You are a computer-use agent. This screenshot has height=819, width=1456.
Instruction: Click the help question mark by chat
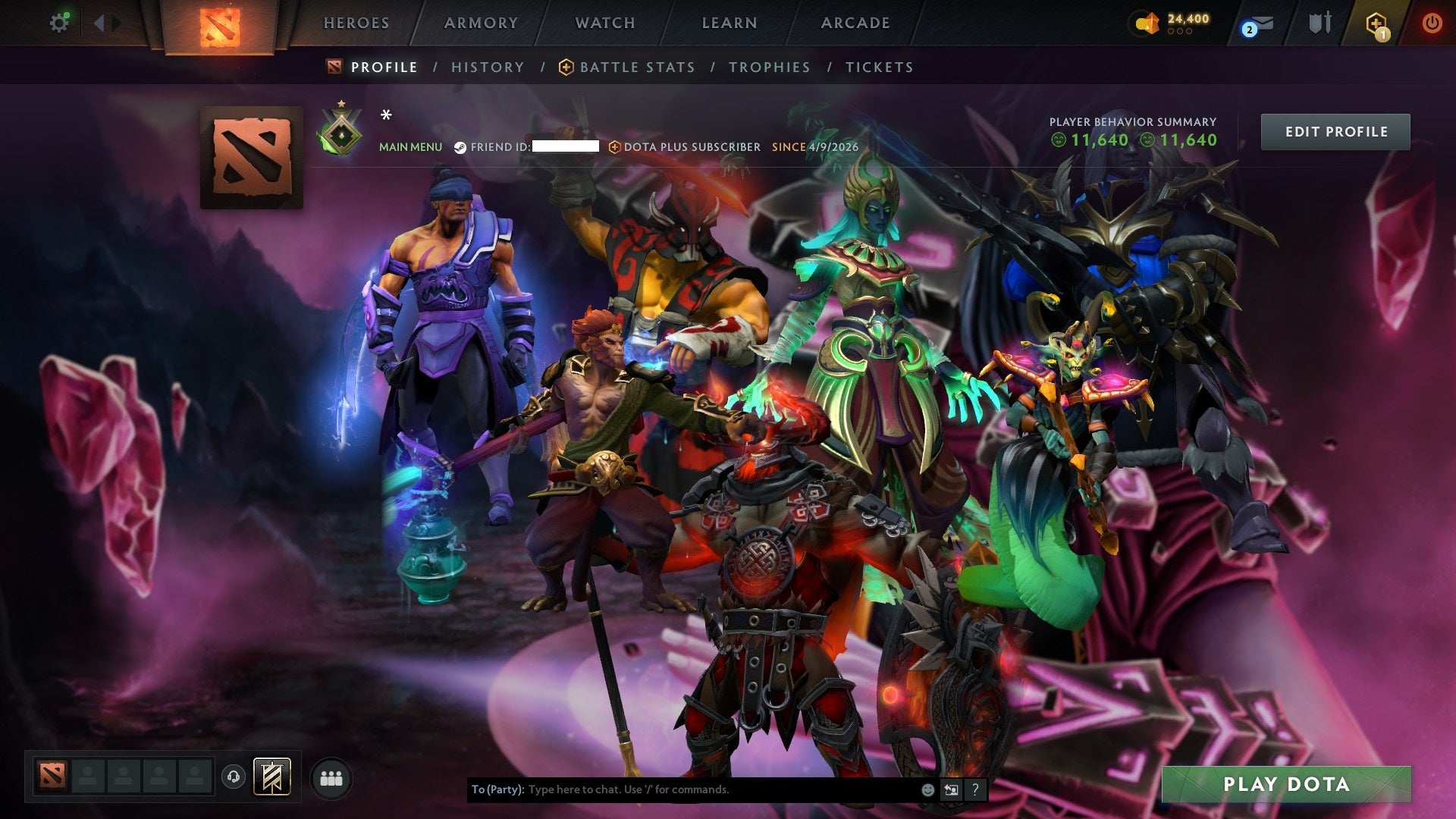976,789
